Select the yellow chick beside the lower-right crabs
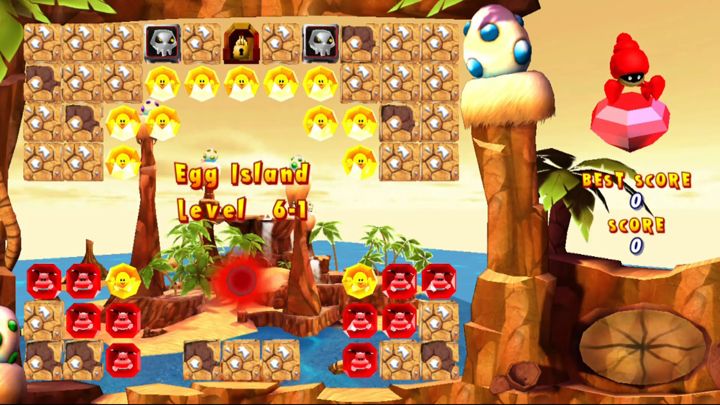This screenshot has width=720, height=405. tap(359, 280)
